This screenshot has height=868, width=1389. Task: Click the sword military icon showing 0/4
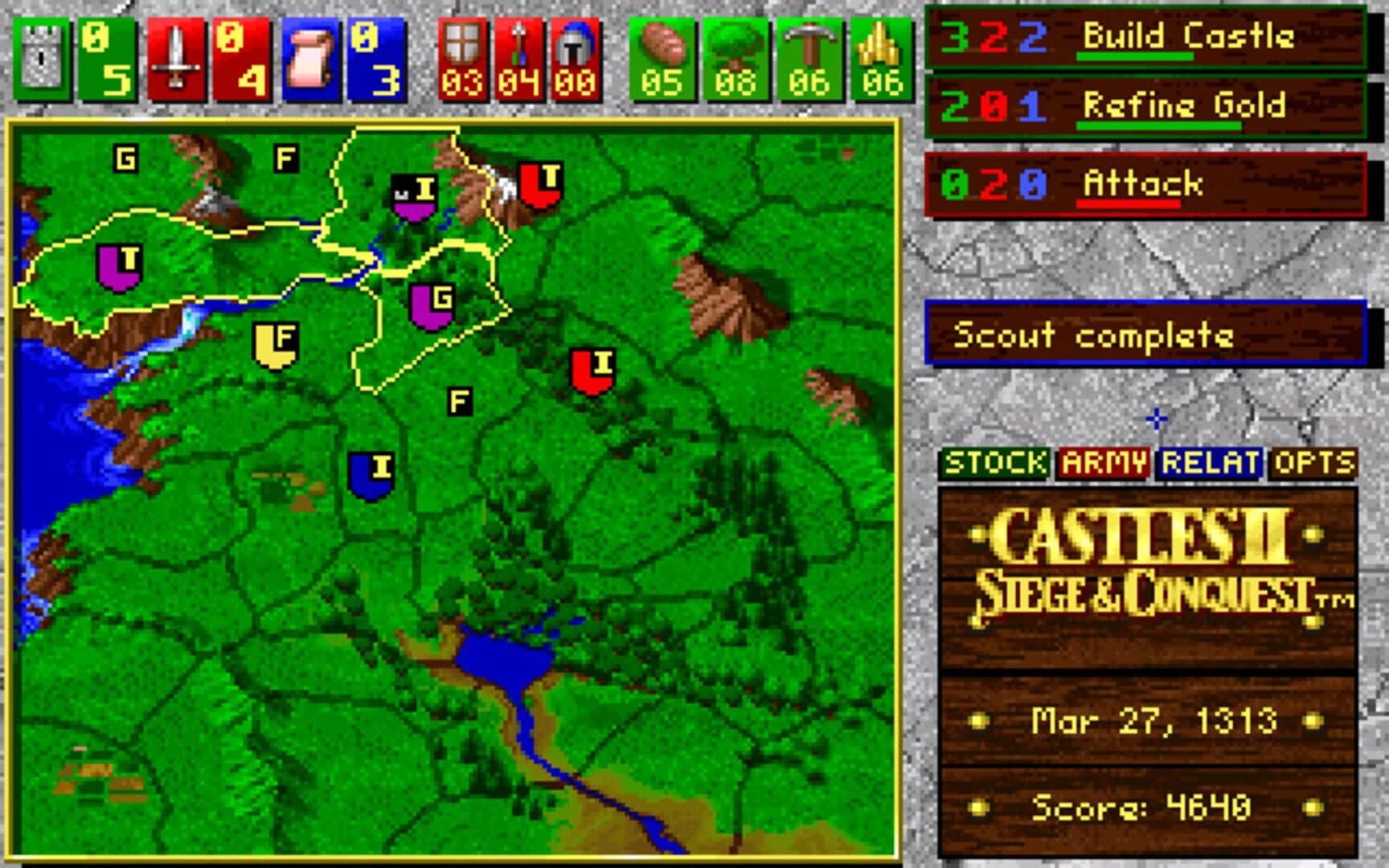175,56
